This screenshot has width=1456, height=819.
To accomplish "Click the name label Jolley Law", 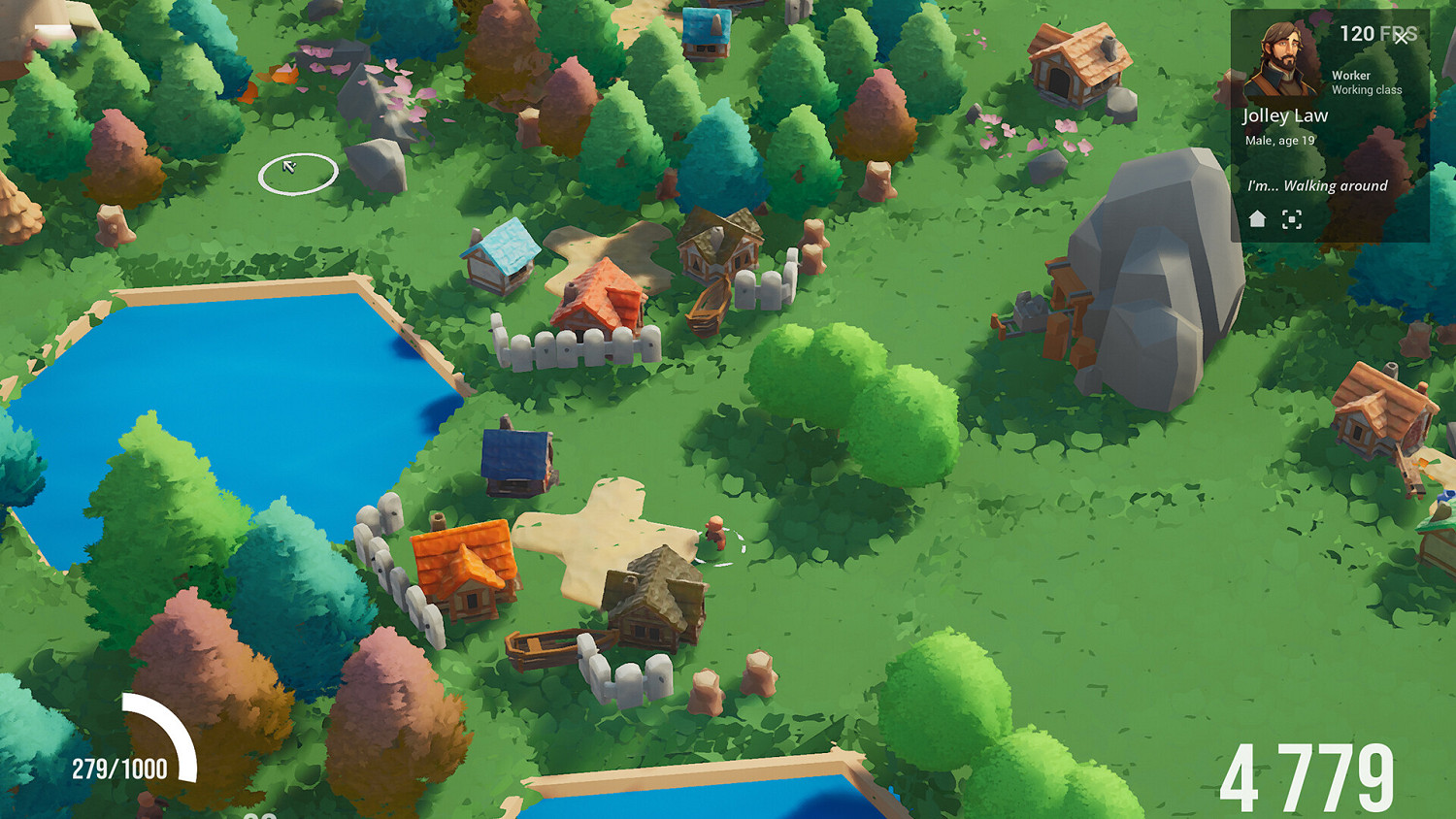I will (x=1286, y=115).
